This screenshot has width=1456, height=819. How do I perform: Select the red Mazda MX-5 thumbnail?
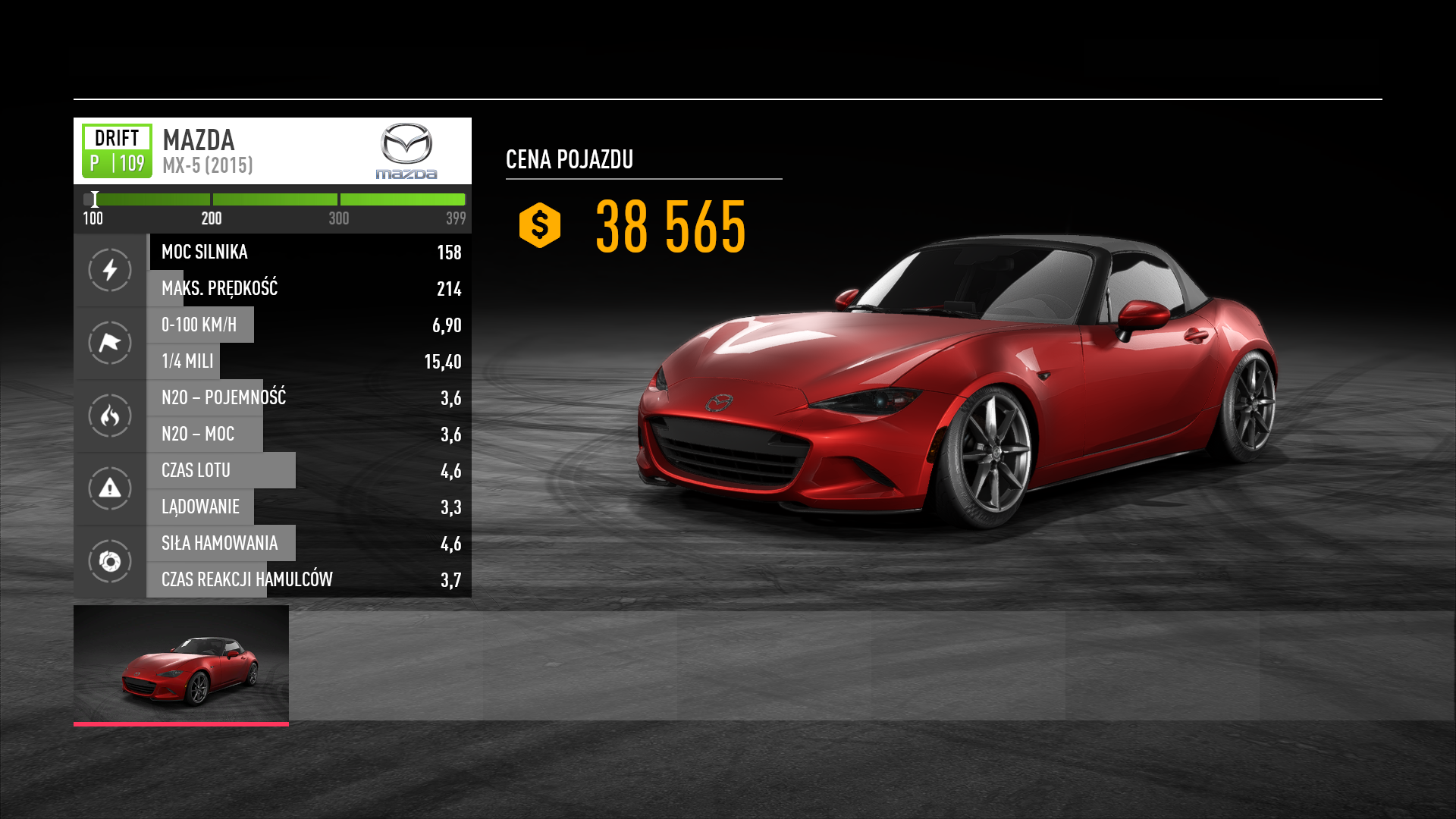pos(181,665)
